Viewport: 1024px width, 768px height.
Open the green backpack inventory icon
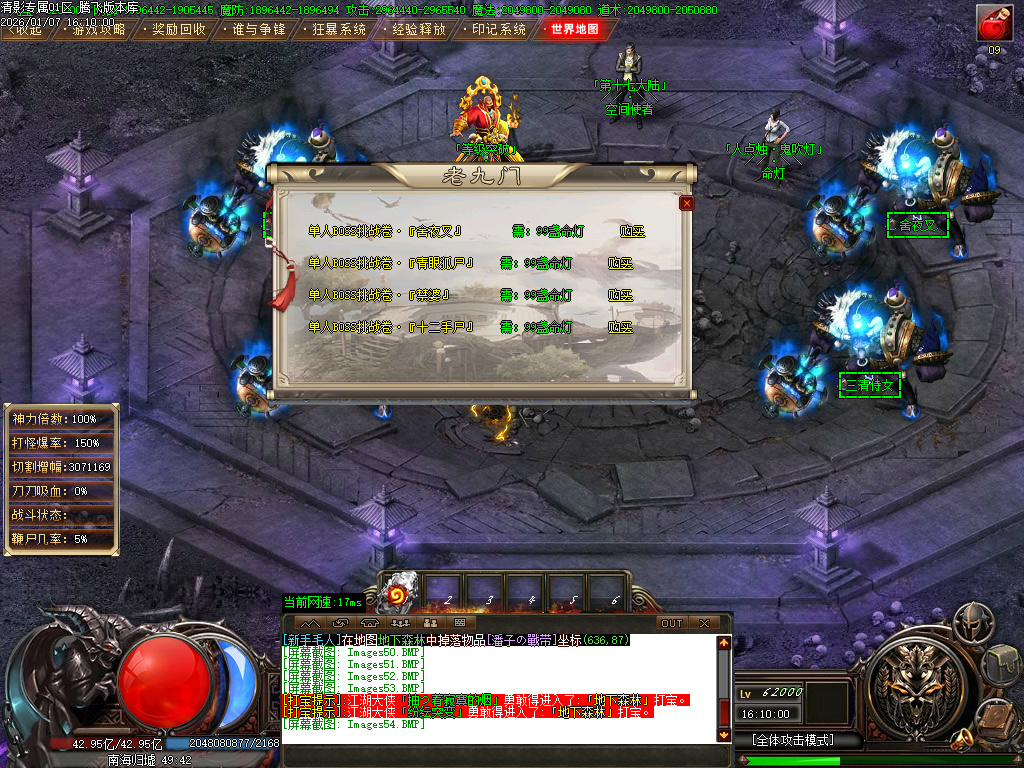[x=1001, y=660]
